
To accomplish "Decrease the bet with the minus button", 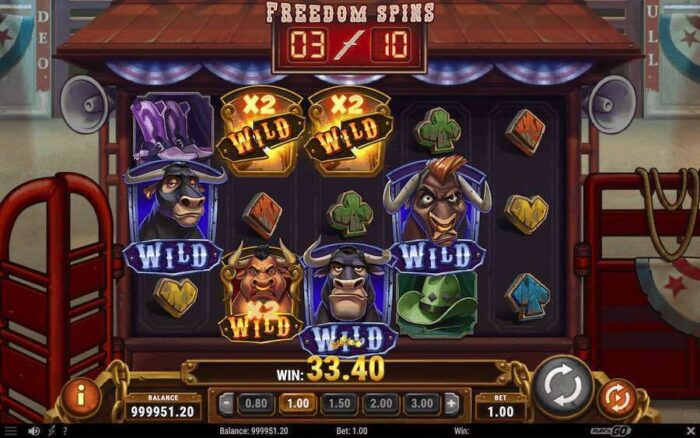I will coord(227,404).
